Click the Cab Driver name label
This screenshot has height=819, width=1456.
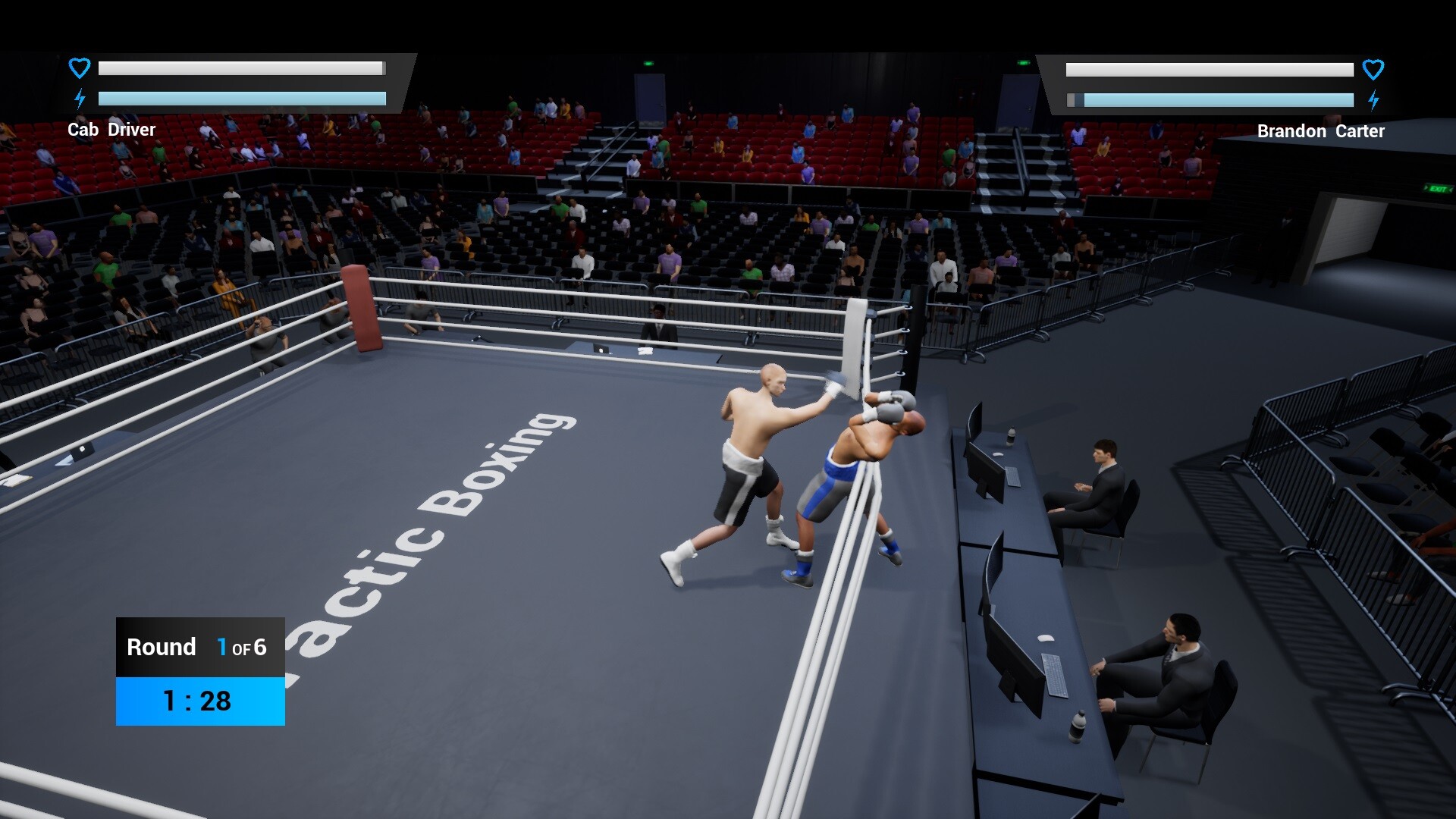pos(112,130)
